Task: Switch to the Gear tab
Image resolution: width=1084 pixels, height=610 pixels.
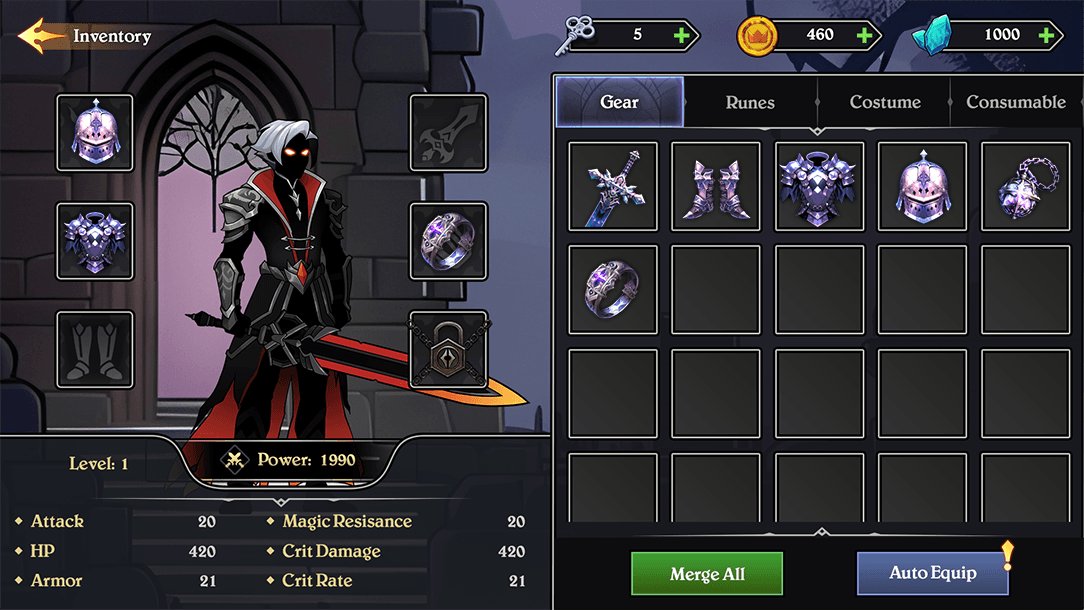Action: [619, 102]
